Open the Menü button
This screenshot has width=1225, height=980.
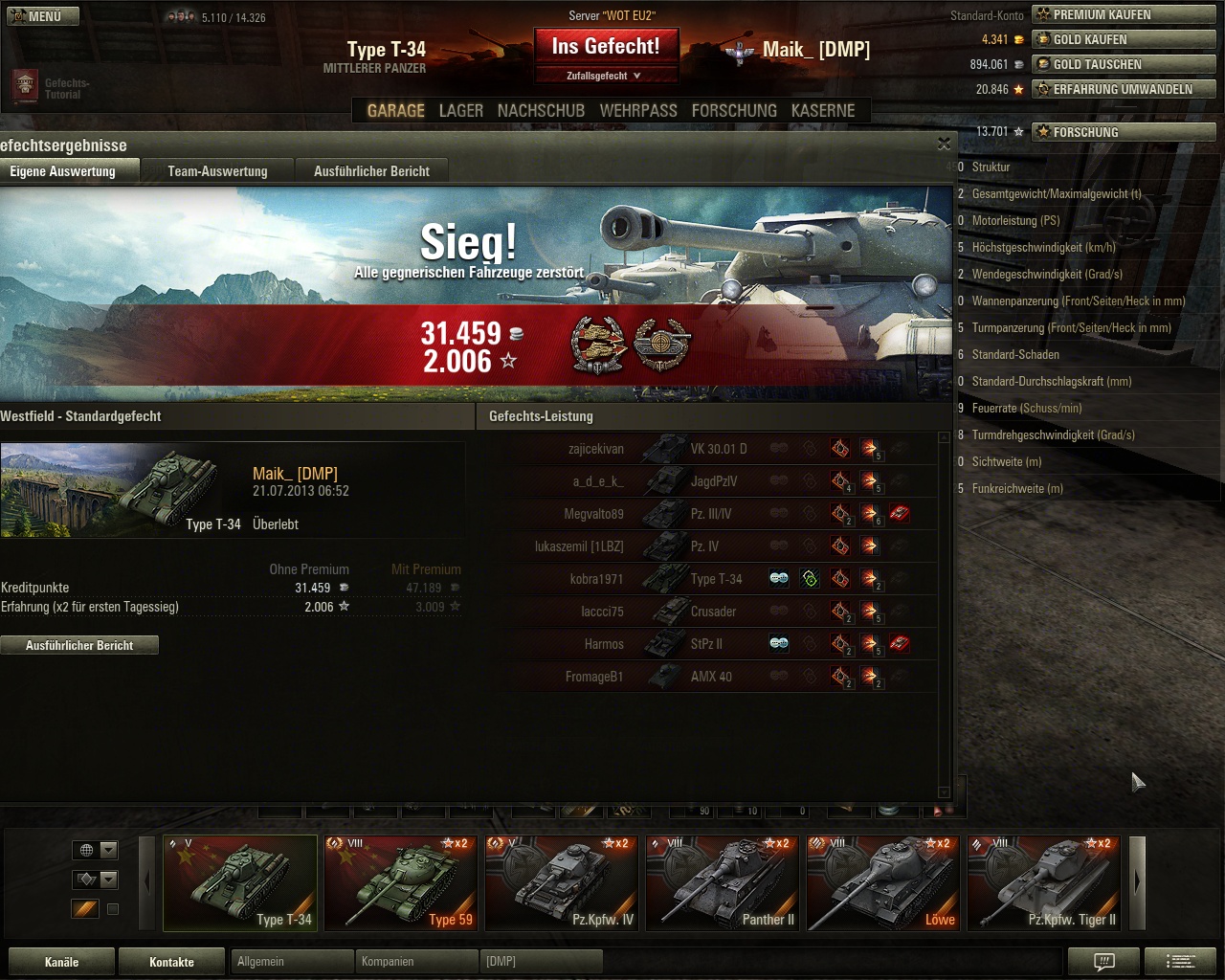pos(42,16)
